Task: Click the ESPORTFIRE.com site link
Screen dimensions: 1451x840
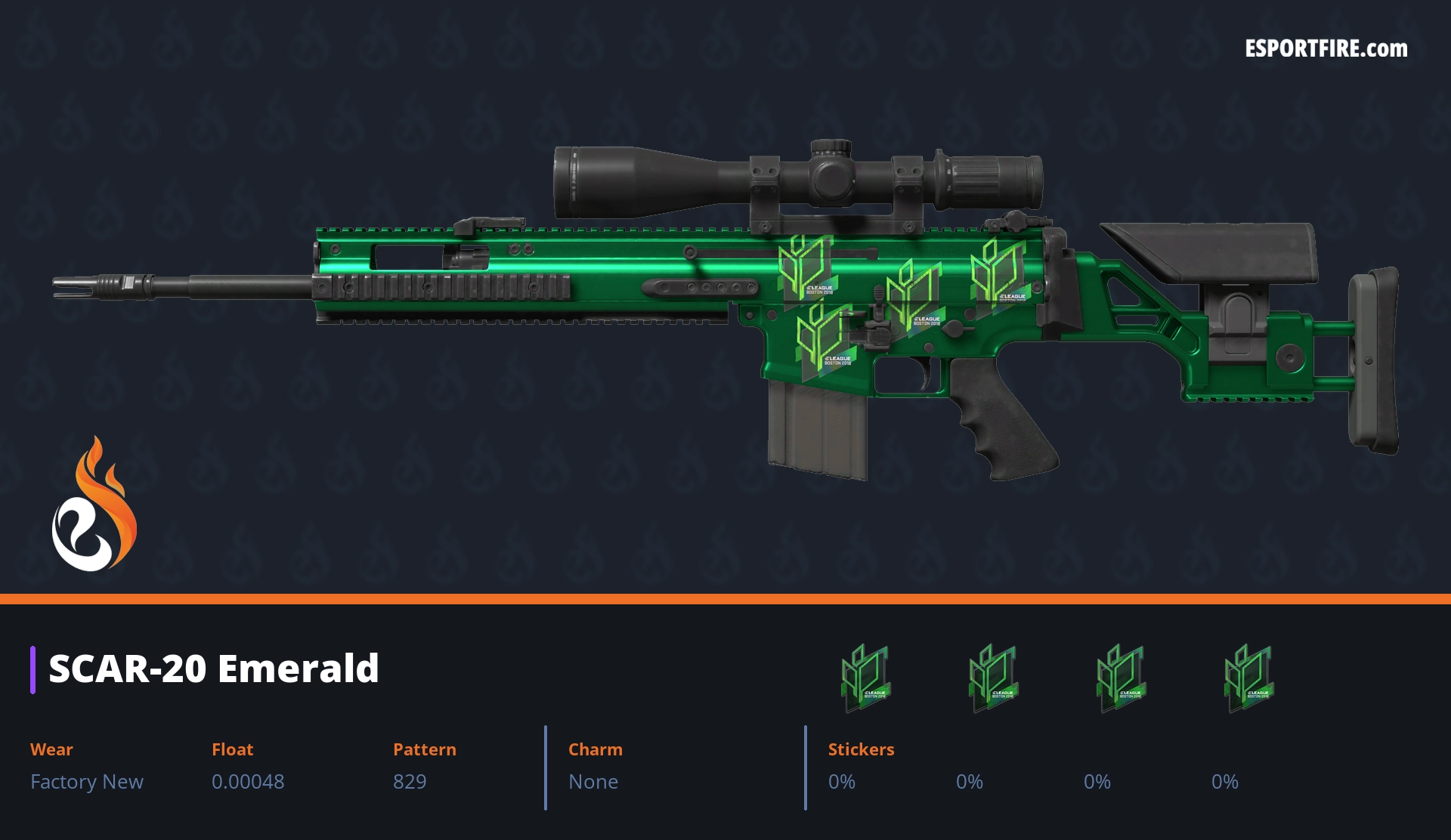Action: 1326,49
